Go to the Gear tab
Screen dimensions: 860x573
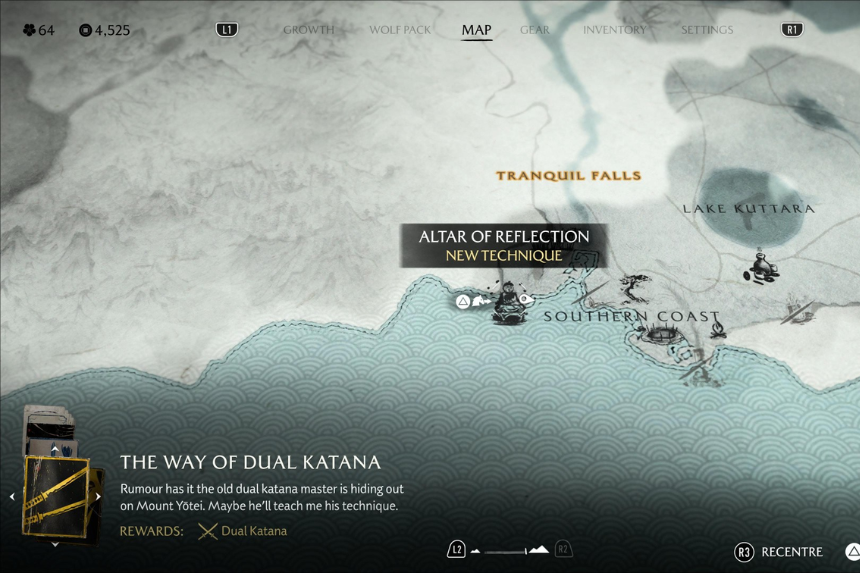point(535,30)
